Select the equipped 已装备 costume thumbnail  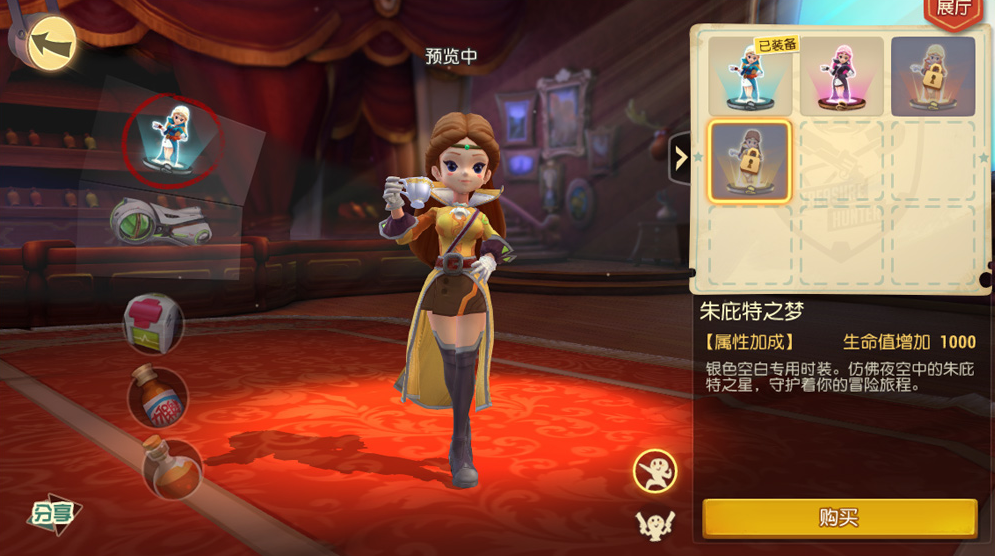[x=750, y=76]
